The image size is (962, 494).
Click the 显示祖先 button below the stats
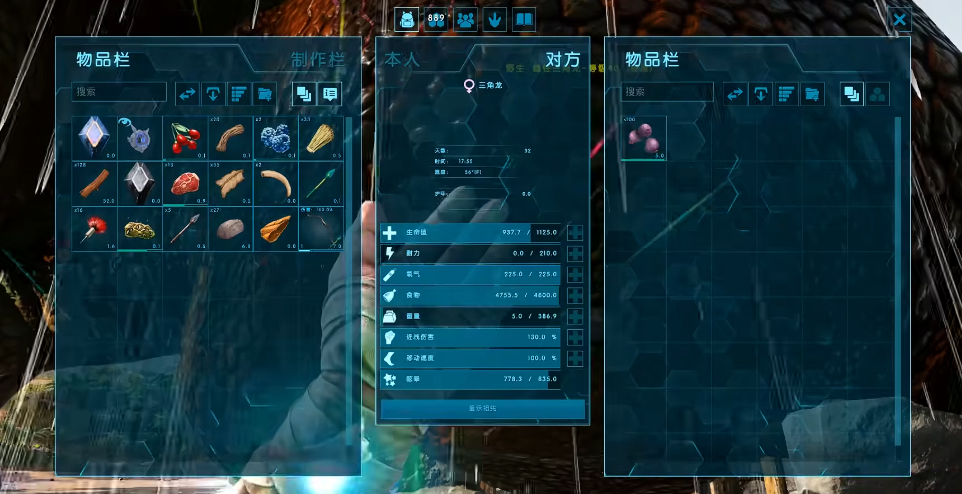point(482,409)
